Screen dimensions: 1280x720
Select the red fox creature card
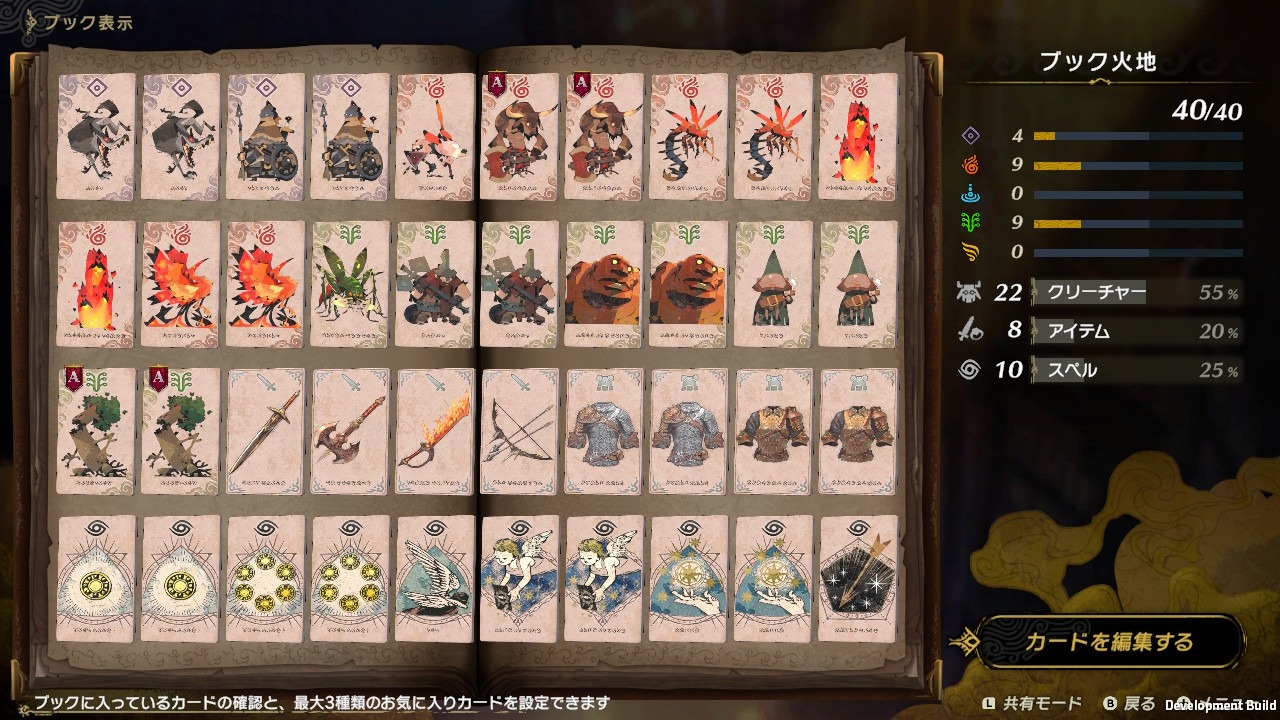(x=436, y=136)
